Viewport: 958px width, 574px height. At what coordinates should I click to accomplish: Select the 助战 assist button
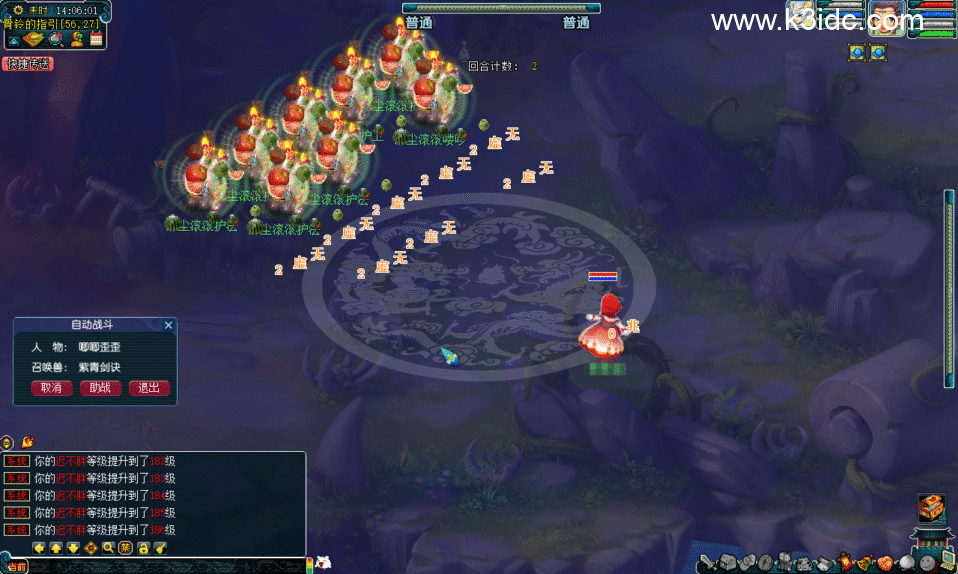(x=100, y=388)
